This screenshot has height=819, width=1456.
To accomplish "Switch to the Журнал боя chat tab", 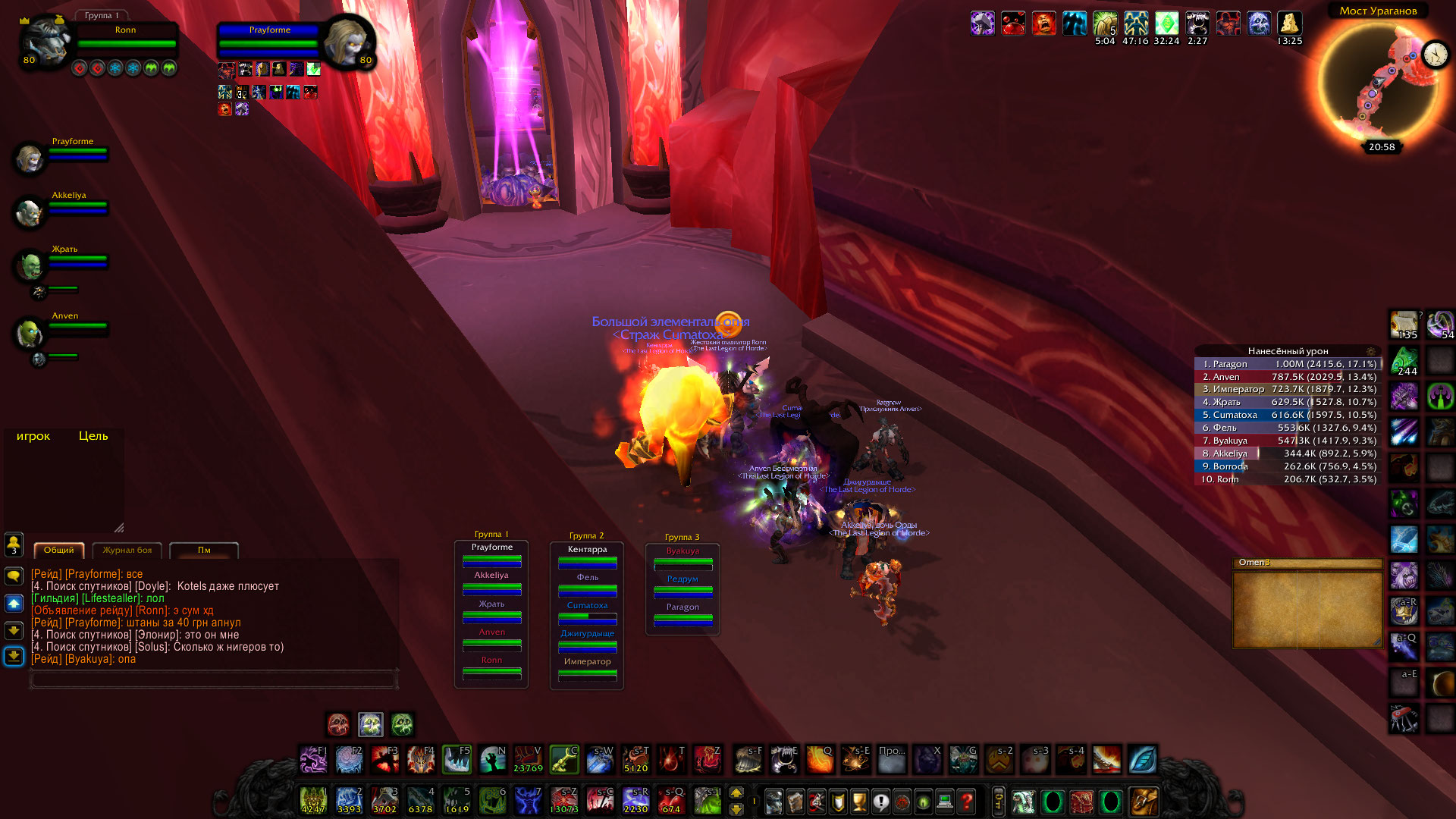I will [x=127, y=551].
